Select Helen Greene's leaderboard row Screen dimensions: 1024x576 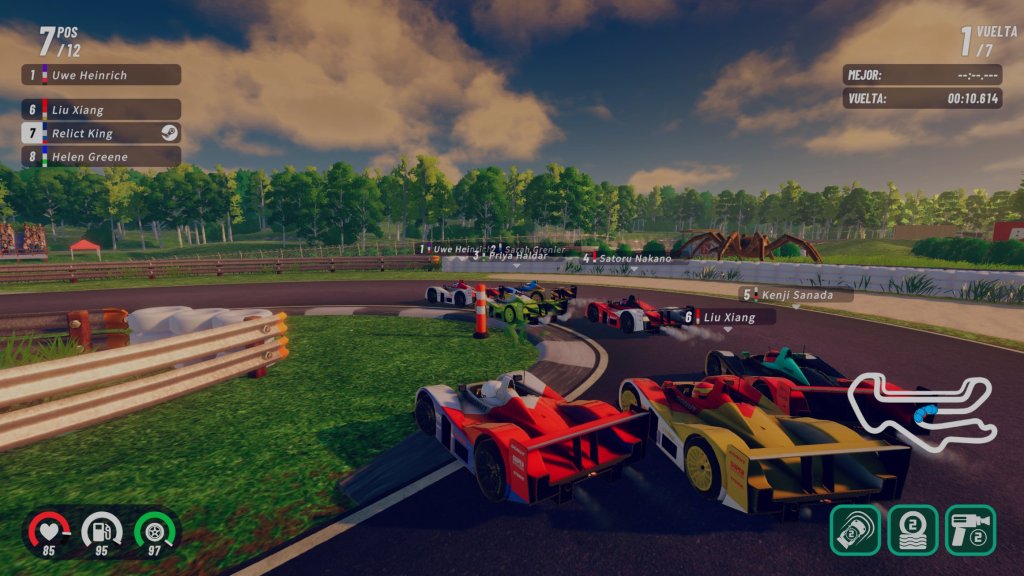point(102,156)
